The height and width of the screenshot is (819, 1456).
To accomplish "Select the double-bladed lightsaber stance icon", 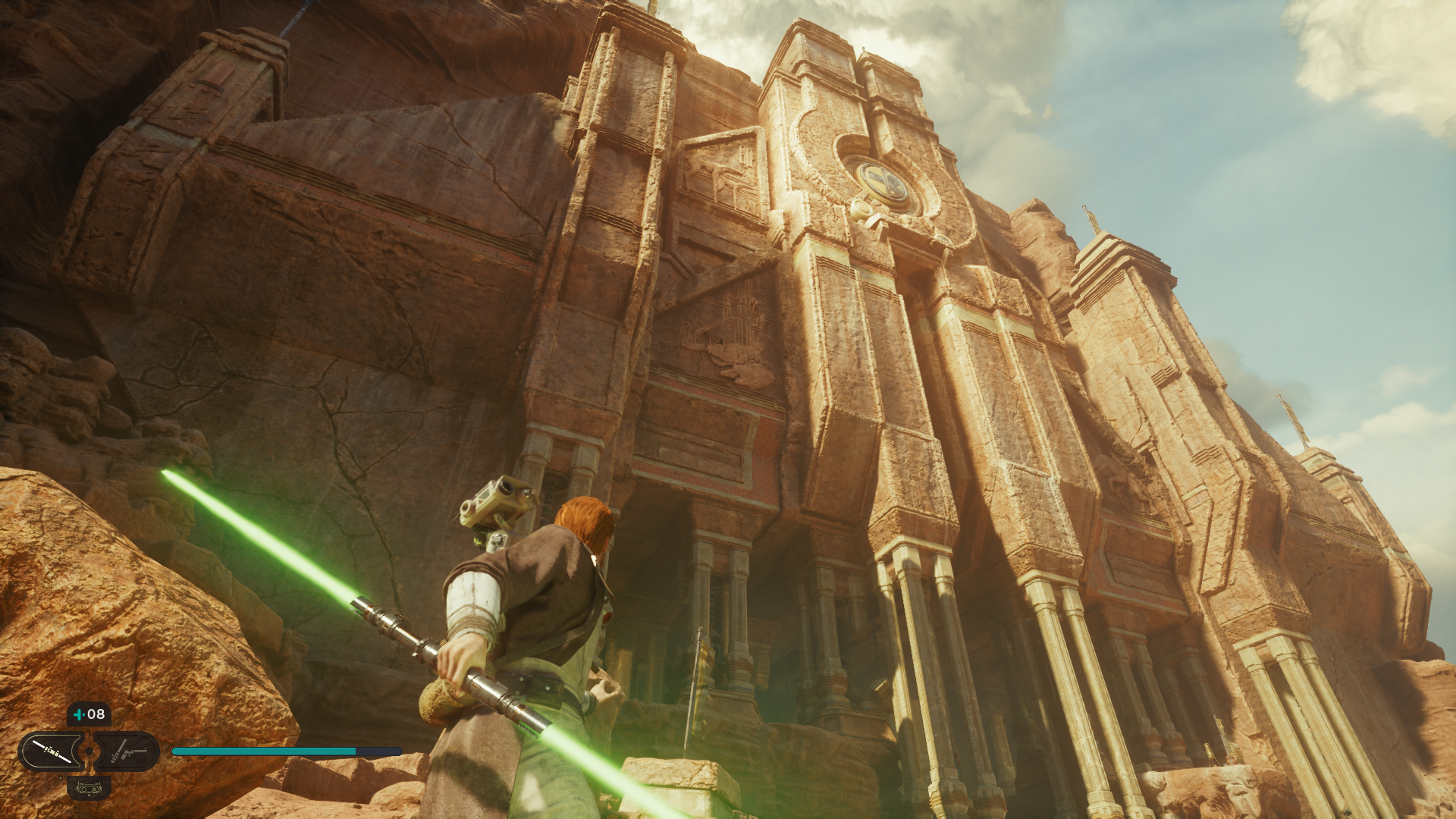I will (52, 752).
